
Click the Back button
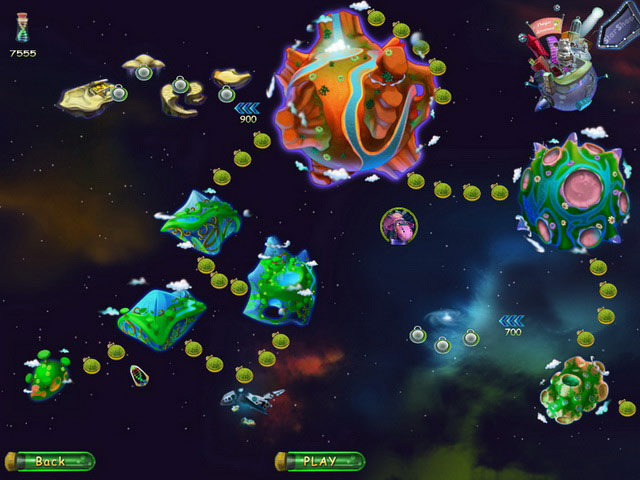[51, 461]
